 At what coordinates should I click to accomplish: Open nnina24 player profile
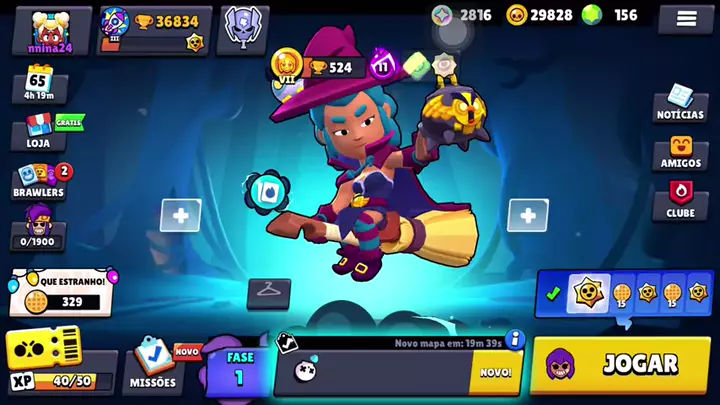click(x=51, y=30)
